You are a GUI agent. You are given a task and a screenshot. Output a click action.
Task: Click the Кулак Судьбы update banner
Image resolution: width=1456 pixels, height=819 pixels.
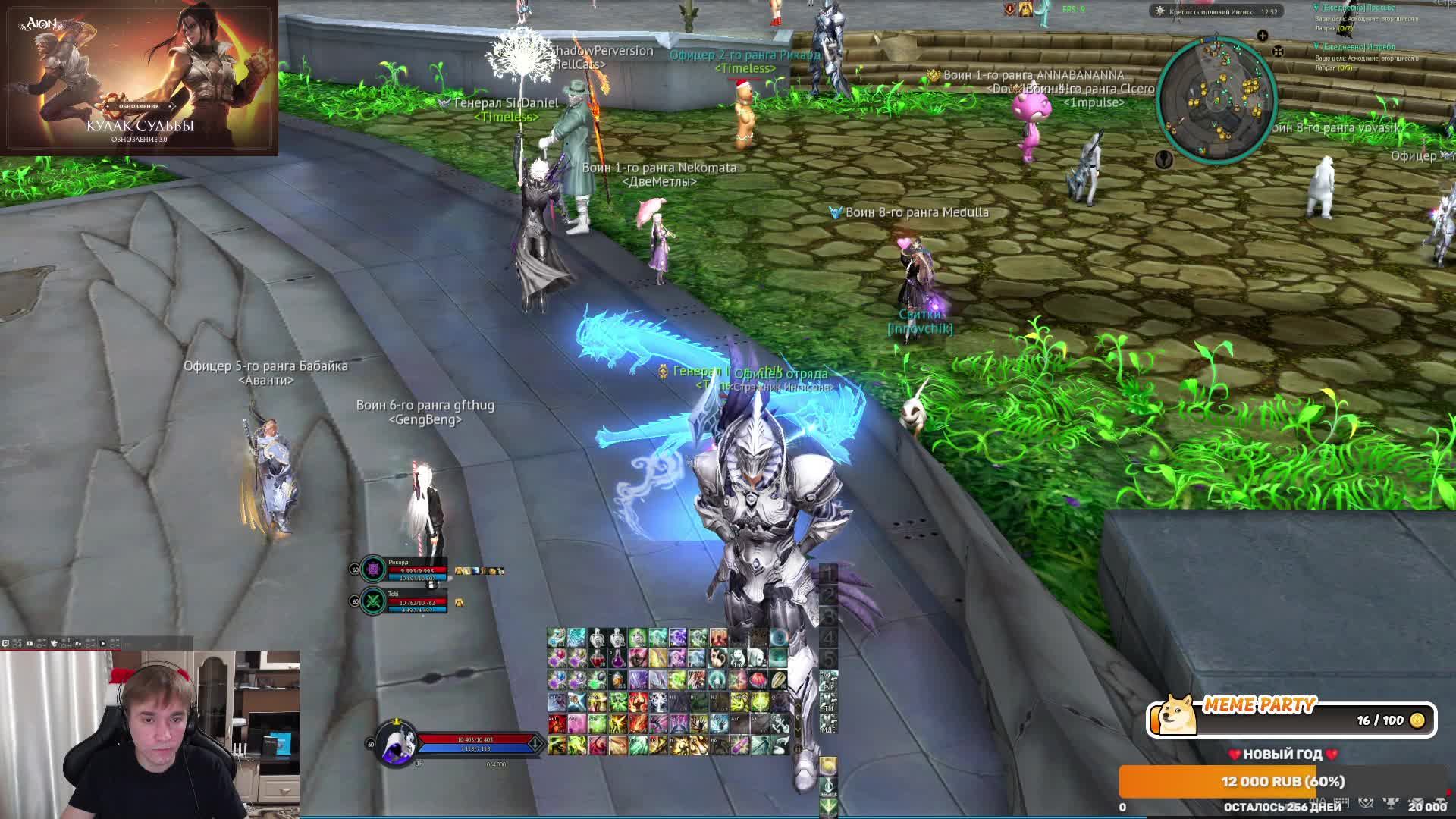[x=140, y=77]
